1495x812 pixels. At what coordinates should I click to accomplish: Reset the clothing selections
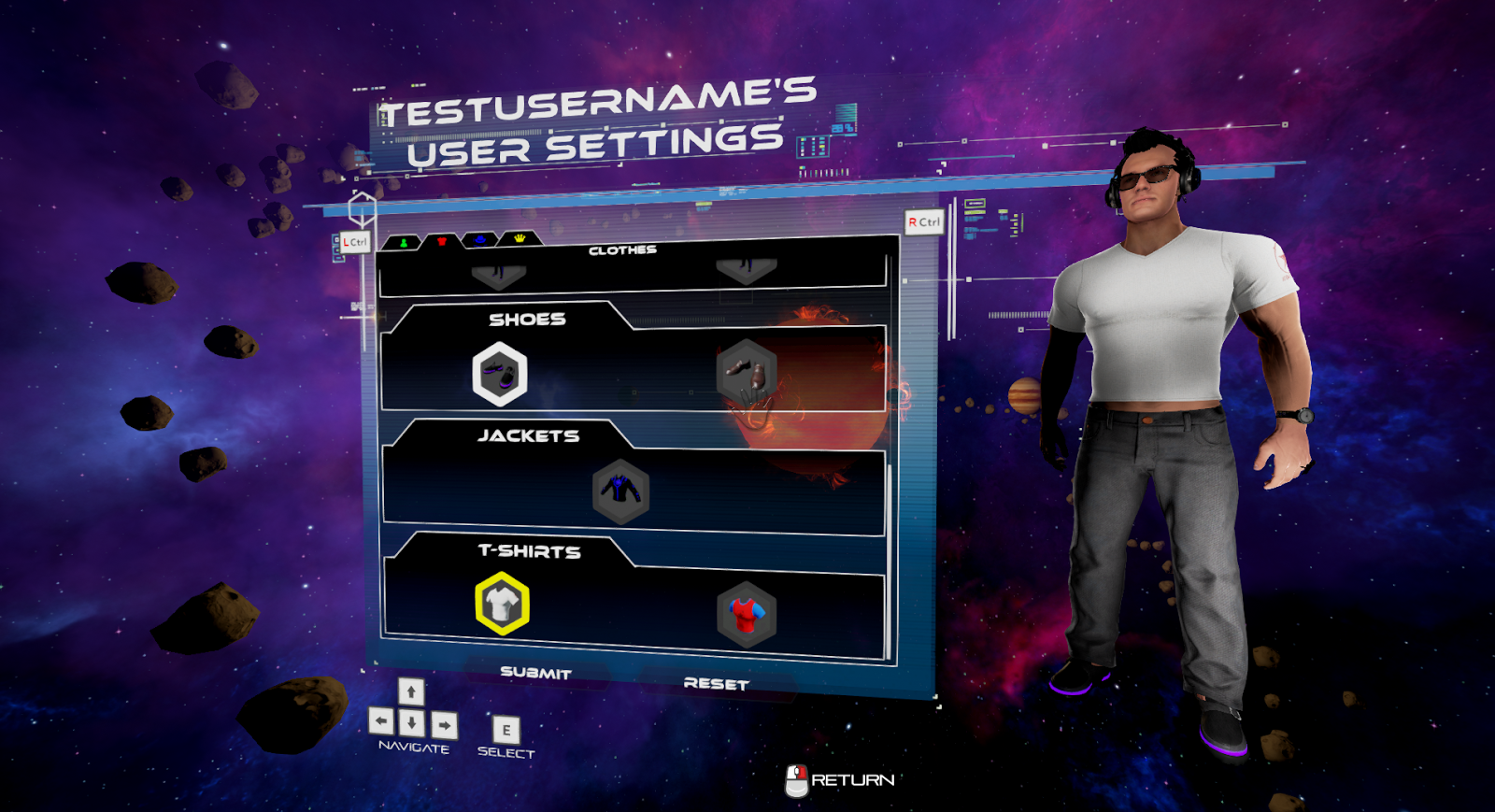point(716,684)
